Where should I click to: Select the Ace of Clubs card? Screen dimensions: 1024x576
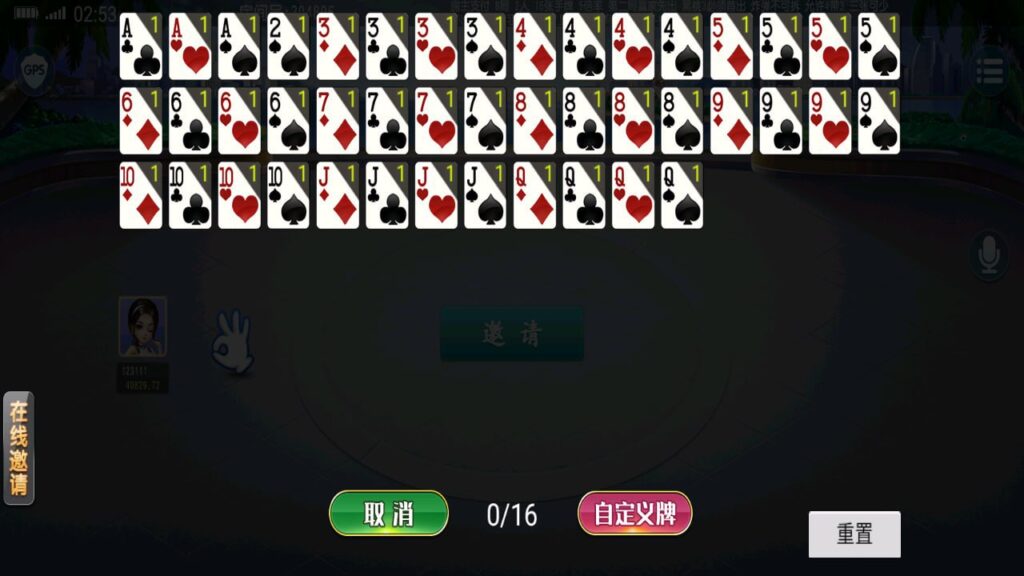coord(141,47)
